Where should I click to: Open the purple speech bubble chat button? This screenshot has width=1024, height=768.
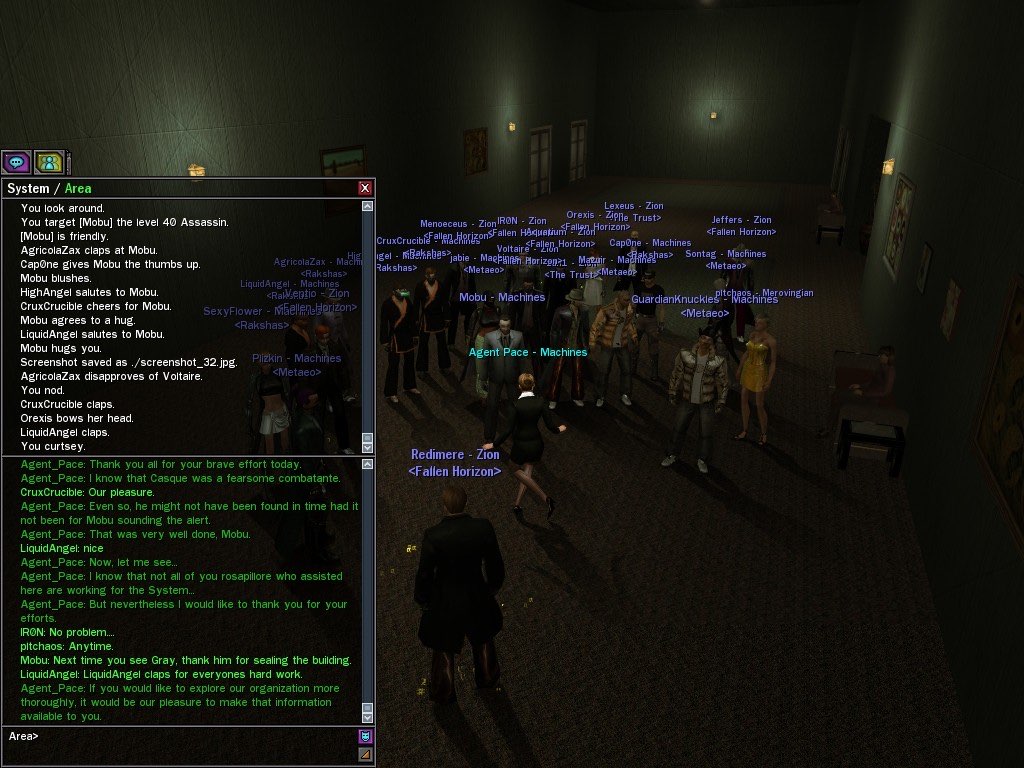tap(16, 161)
